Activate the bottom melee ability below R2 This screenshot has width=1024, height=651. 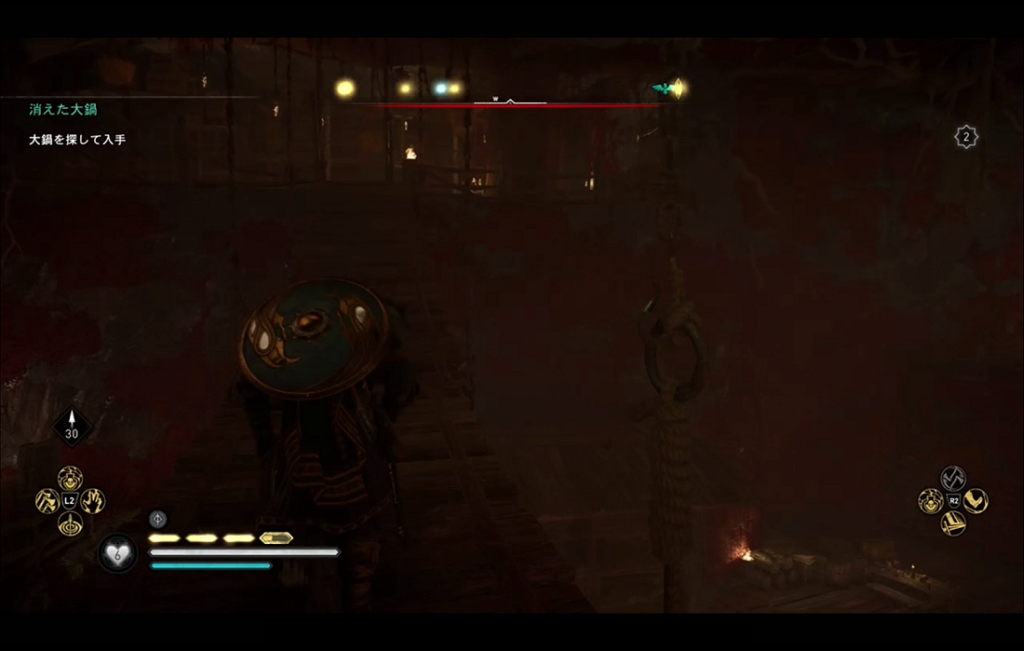coord(953,523)
